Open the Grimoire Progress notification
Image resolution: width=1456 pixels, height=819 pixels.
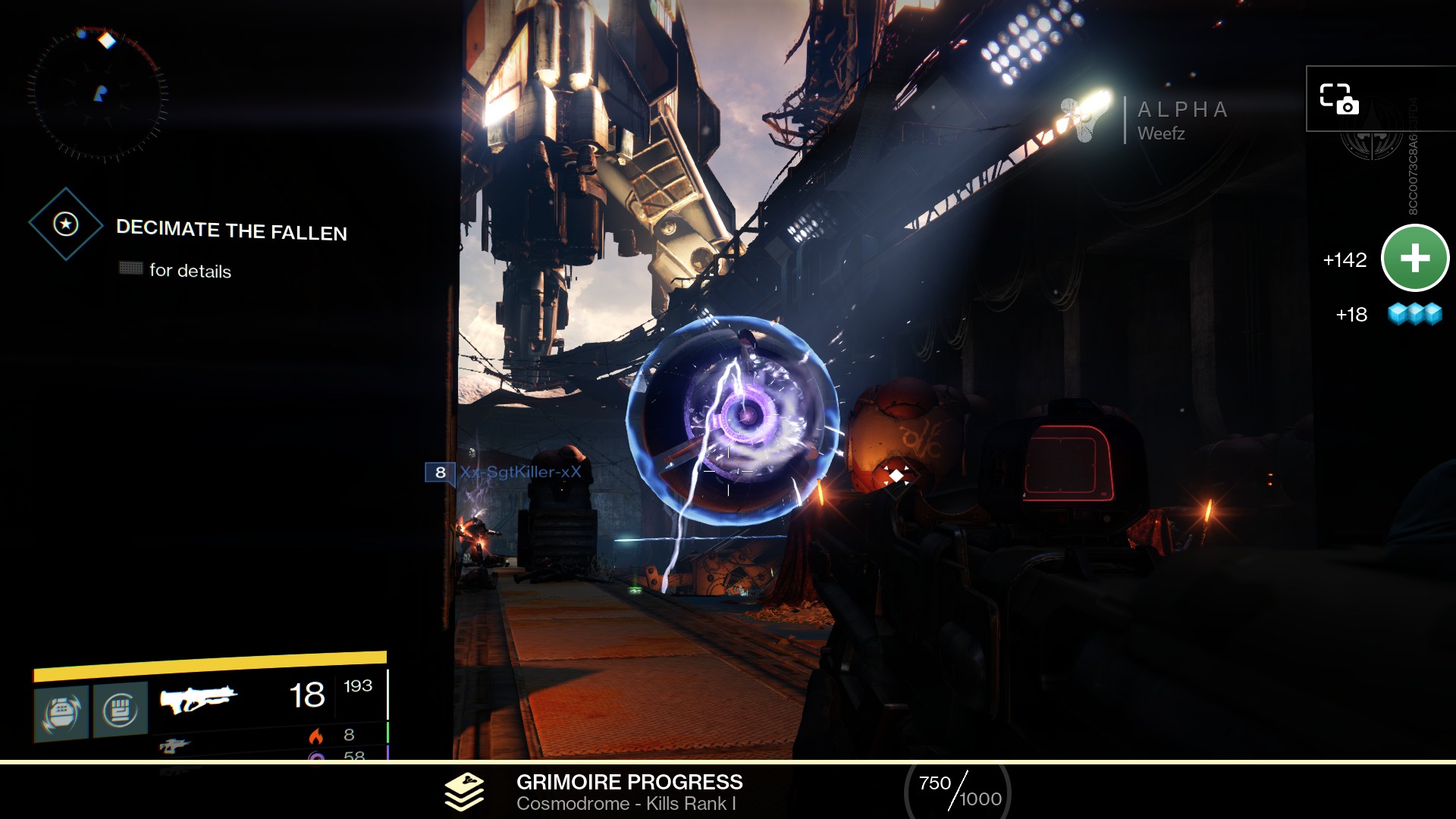(629, 792)
